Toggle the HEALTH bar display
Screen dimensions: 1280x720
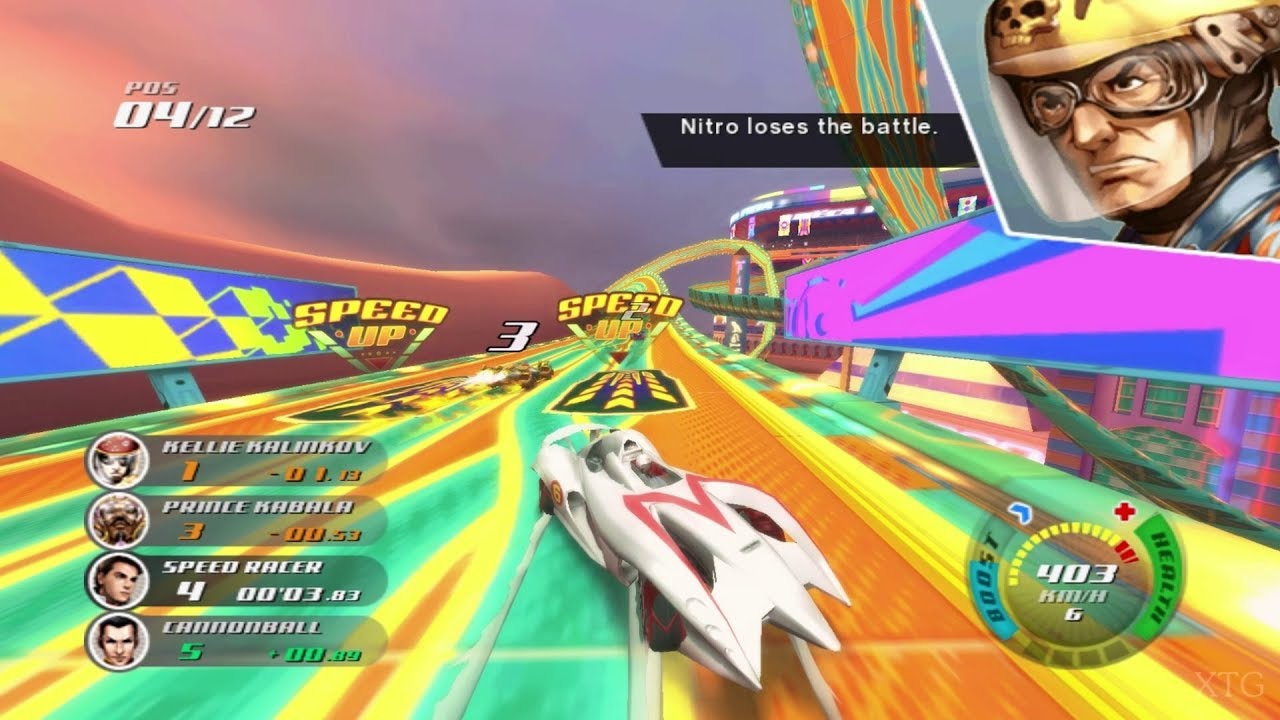click(x=1157, y=570)
